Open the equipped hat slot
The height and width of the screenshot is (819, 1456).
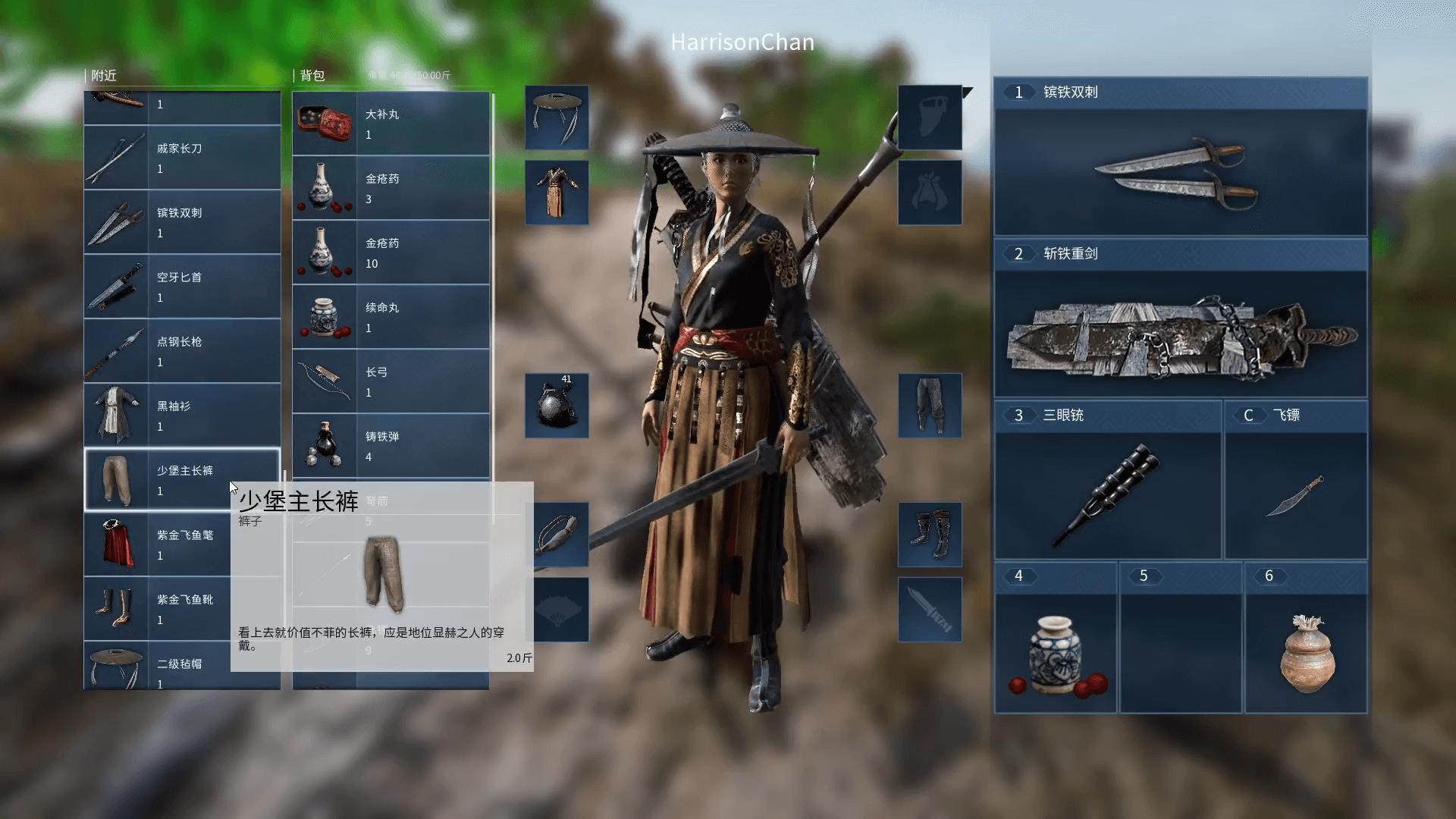click(x=557, y=118)
